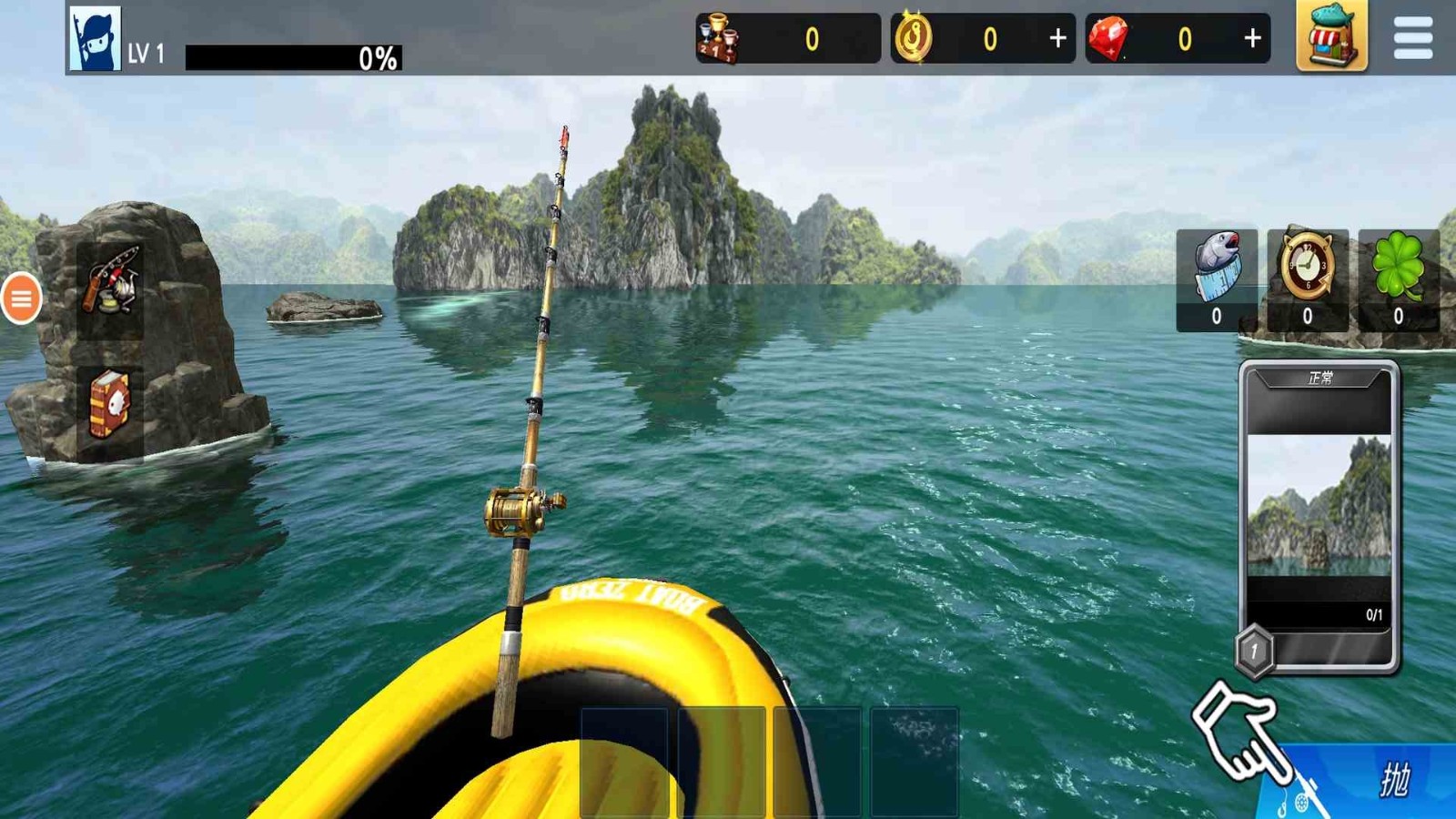Open the trophy ranking panel
1456x819 pixels.
pyautogui.click(x=719, y=39)
